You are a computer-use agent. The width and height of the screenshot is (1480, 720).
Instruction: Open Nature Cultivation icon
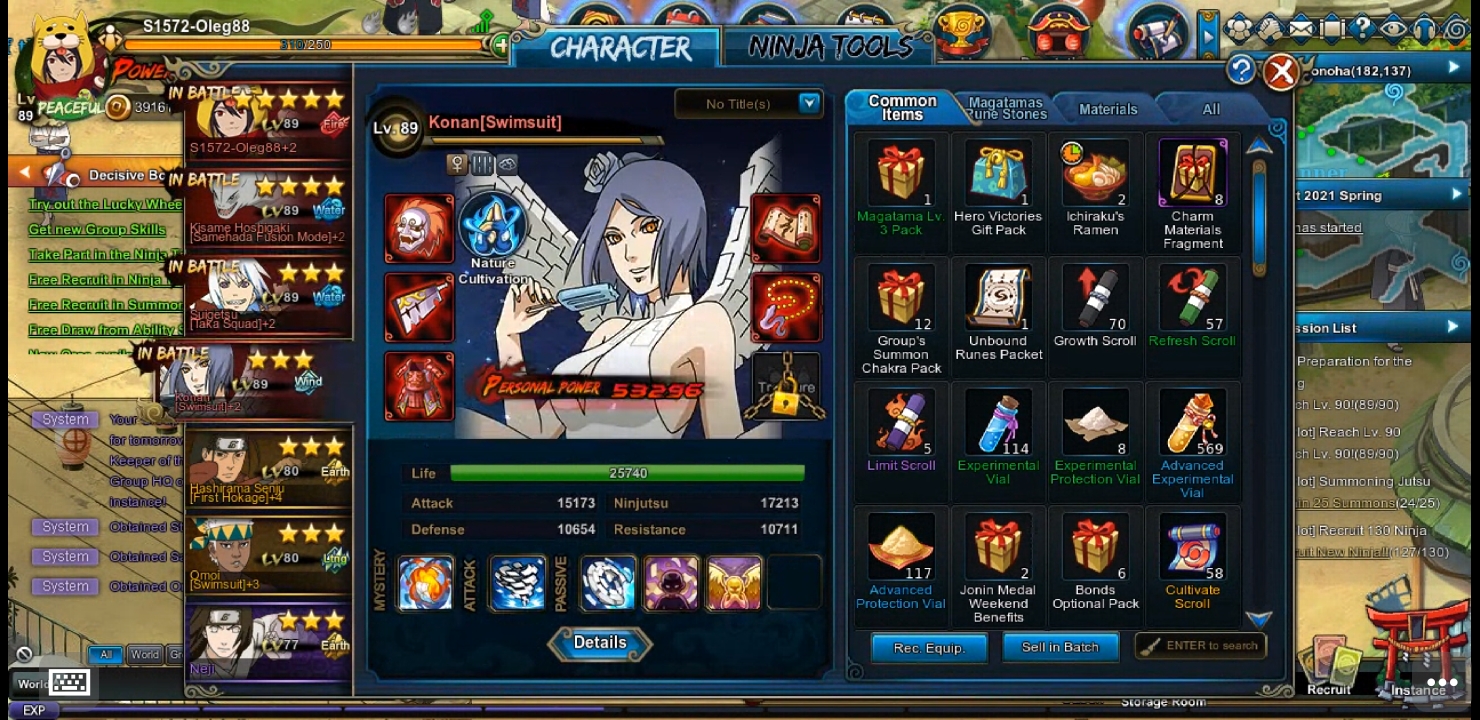pyautogui.click(x=493, y=227)
